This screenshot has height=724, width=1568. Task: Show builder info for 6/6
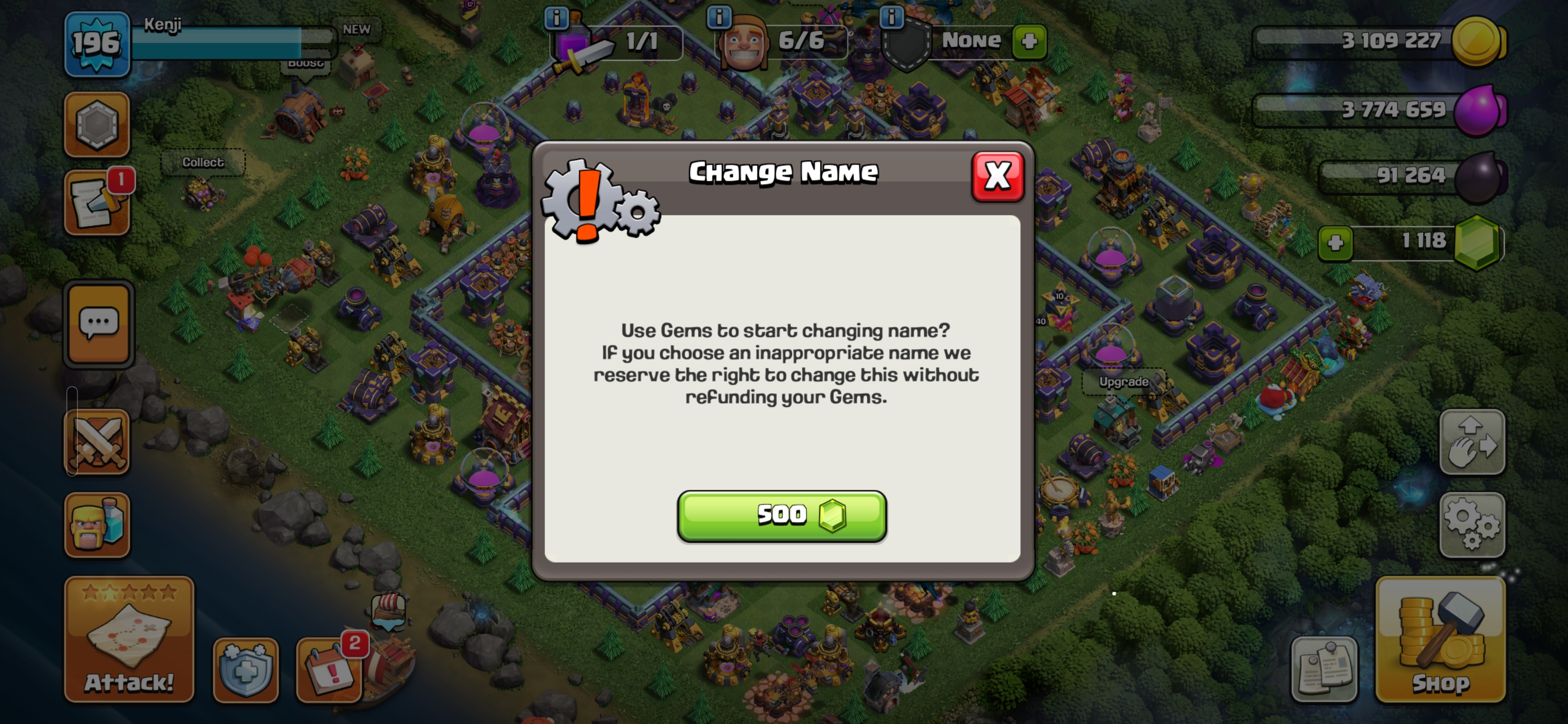tap(719, 17)
